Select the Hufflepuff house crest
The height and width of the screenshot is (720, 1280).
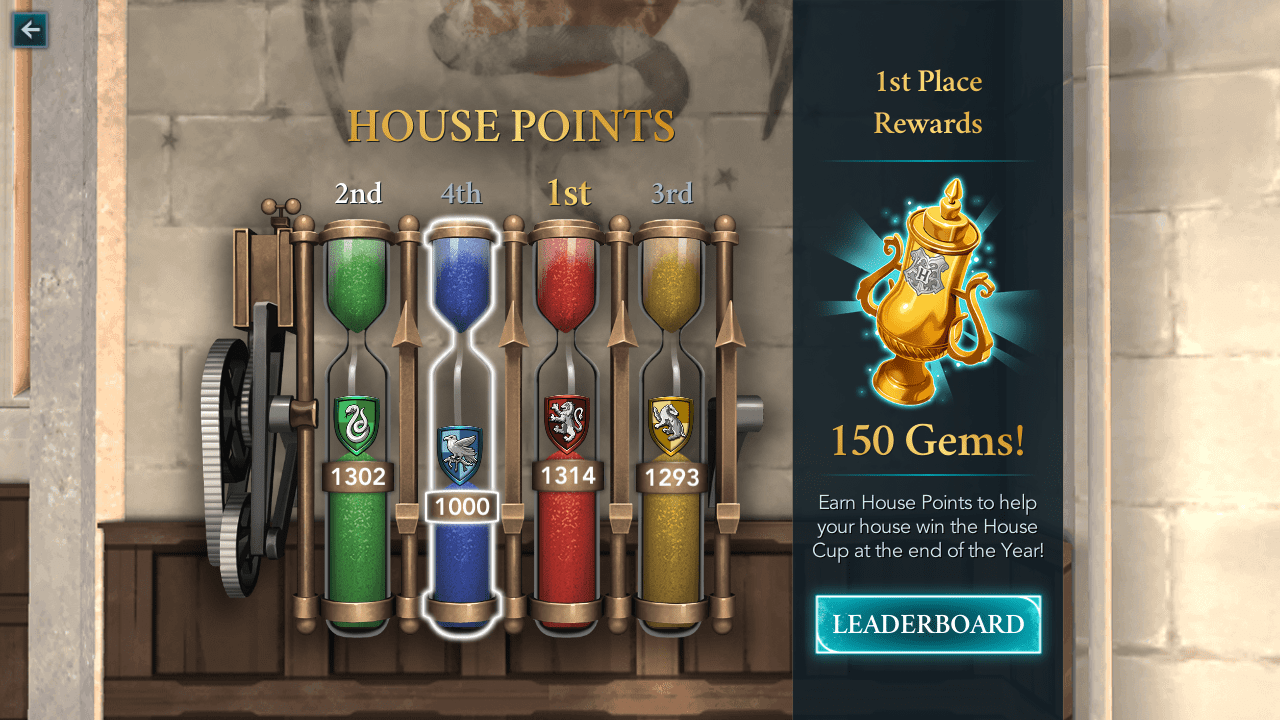tap(671, 422)
